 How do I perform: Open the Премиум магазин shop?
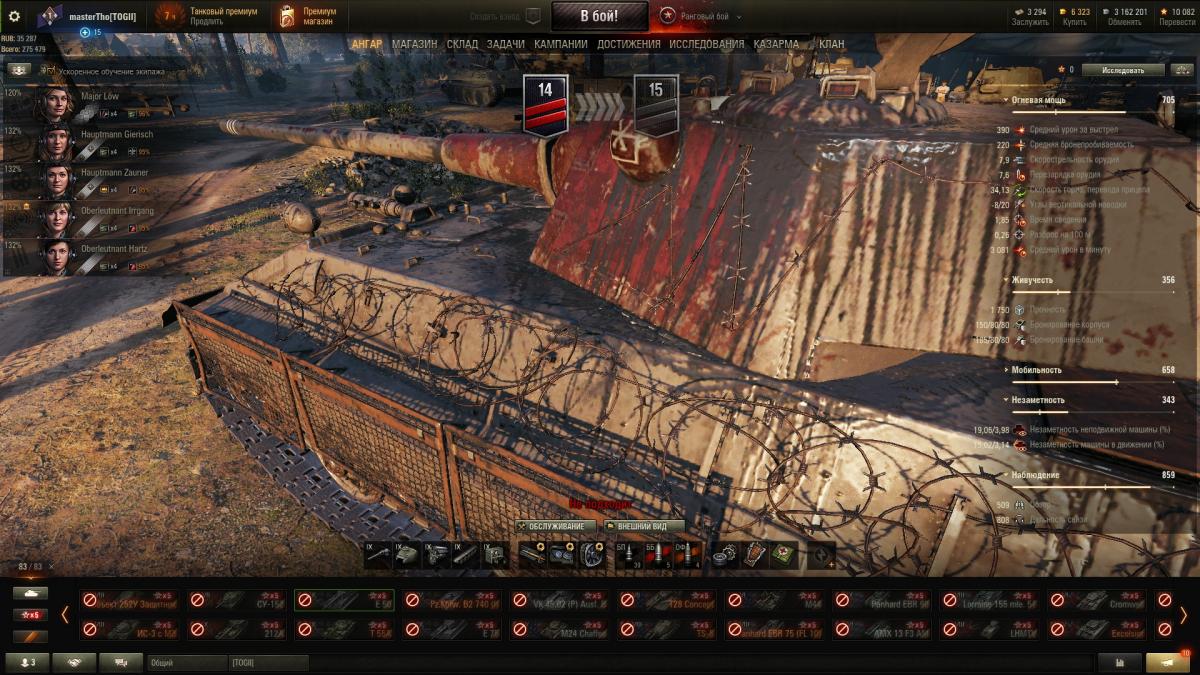(x=309, y=16)
